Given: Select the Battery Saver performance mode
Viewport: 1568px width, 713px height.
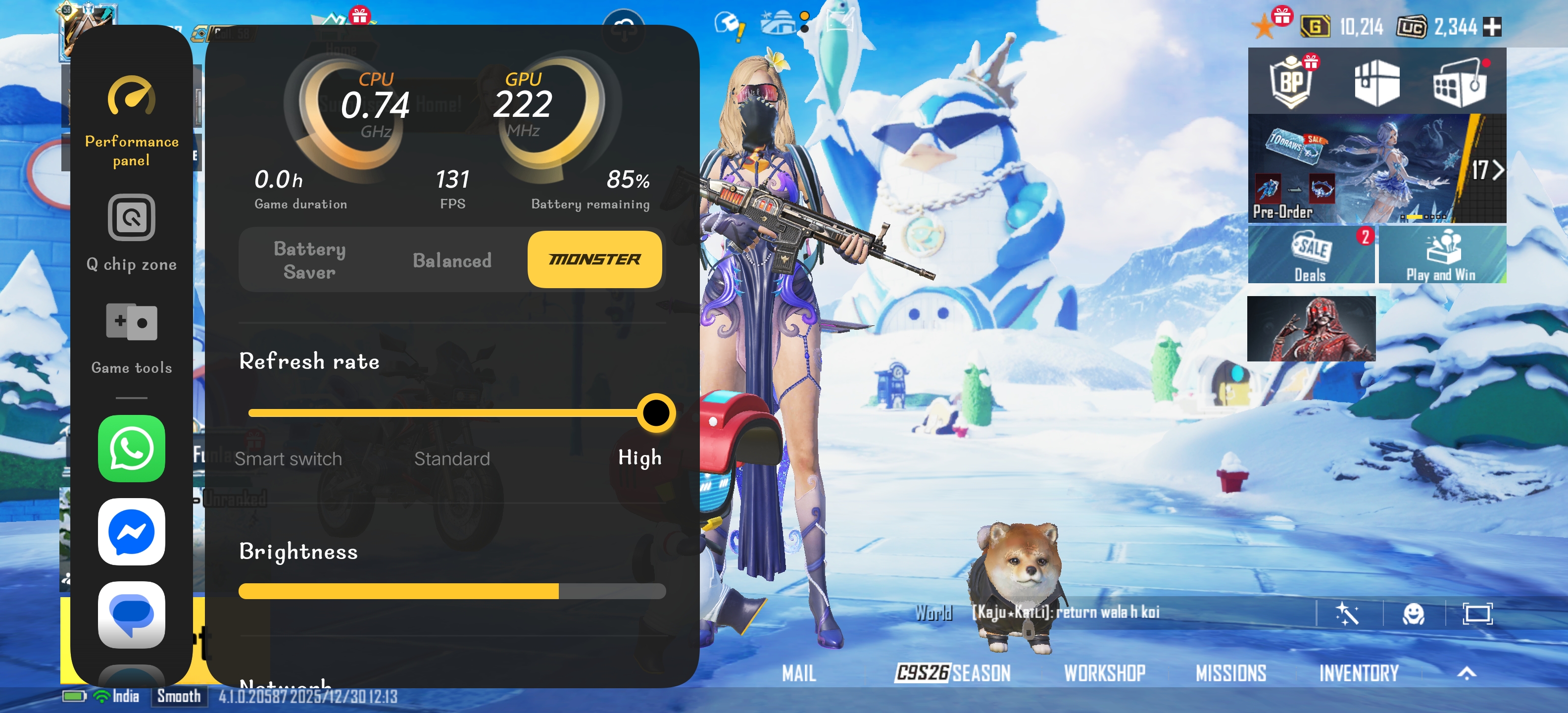Looking at the screenshot, I should pyautogui.click(x=309, y=260).
